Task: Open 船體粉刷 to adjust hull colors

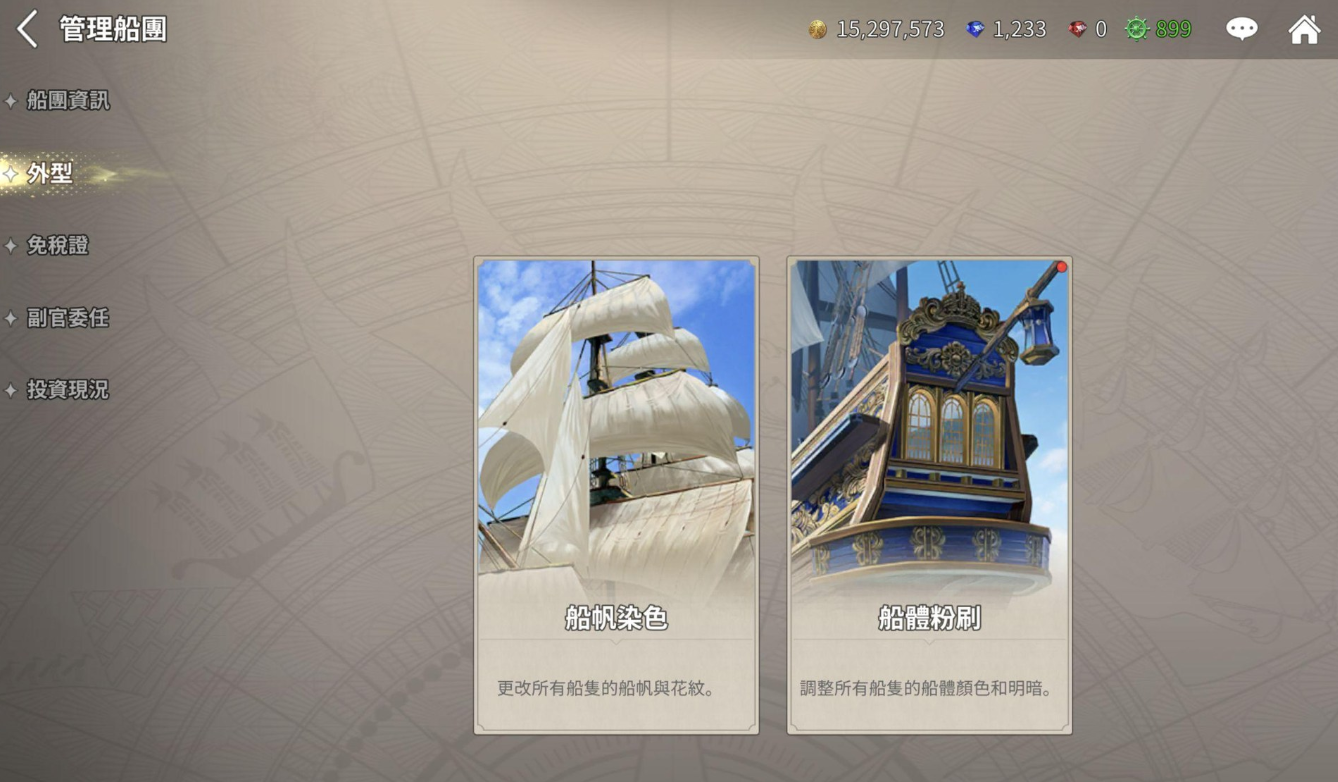Action: (x=928, y=497)
